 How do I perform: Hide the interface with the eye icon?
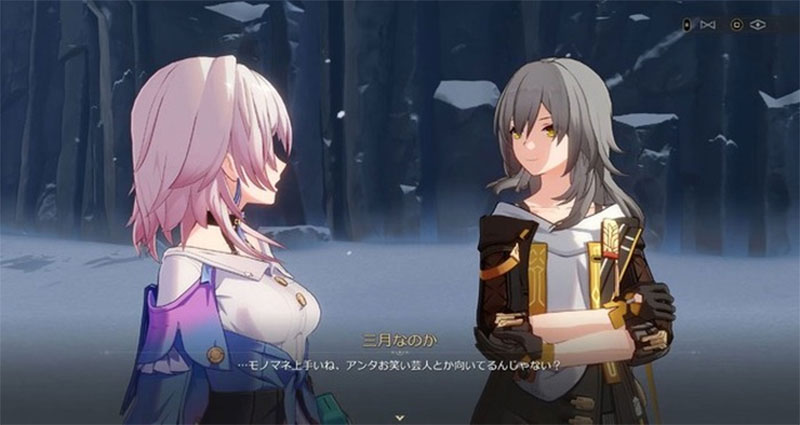pyautogui.click(x=759, y=24)
